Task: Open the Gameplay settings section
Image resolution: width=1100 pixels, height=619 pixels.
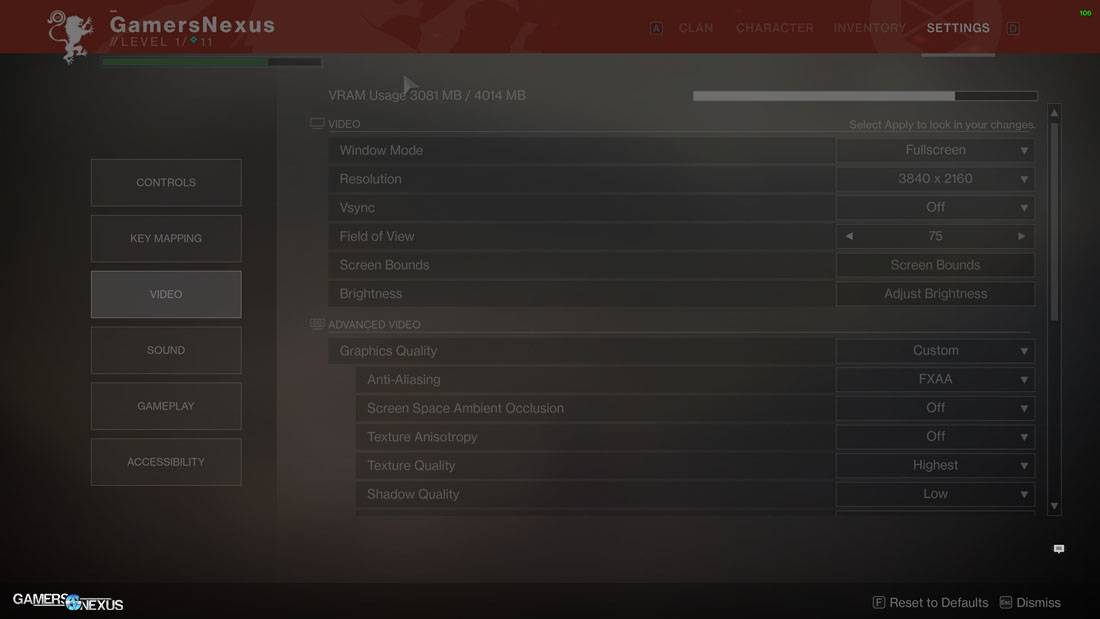Action: click(166, 407)
